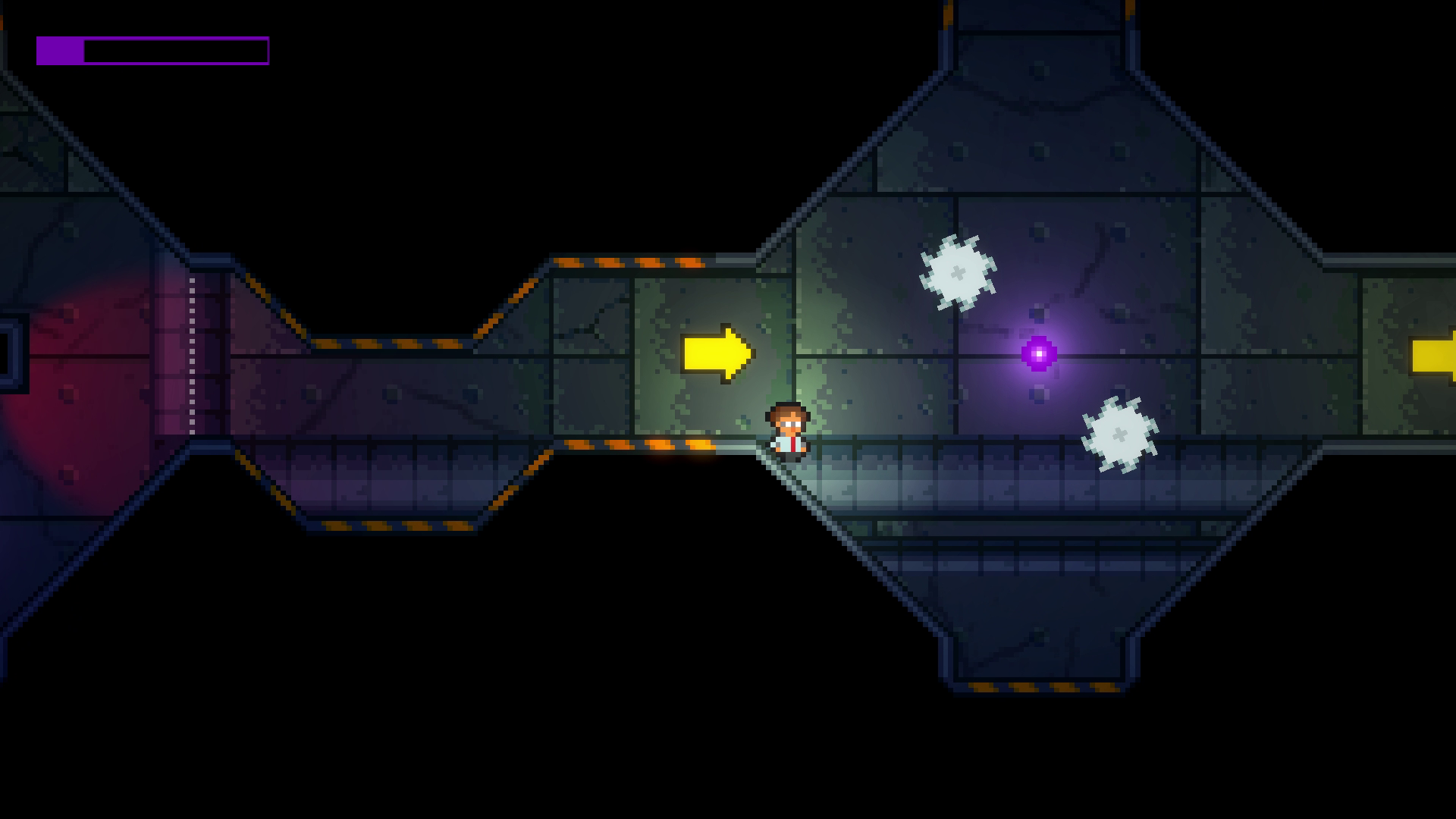Toggle the dotted white line switch near the left
Screen dimensions: 1456x819
(x=192, y=356)
